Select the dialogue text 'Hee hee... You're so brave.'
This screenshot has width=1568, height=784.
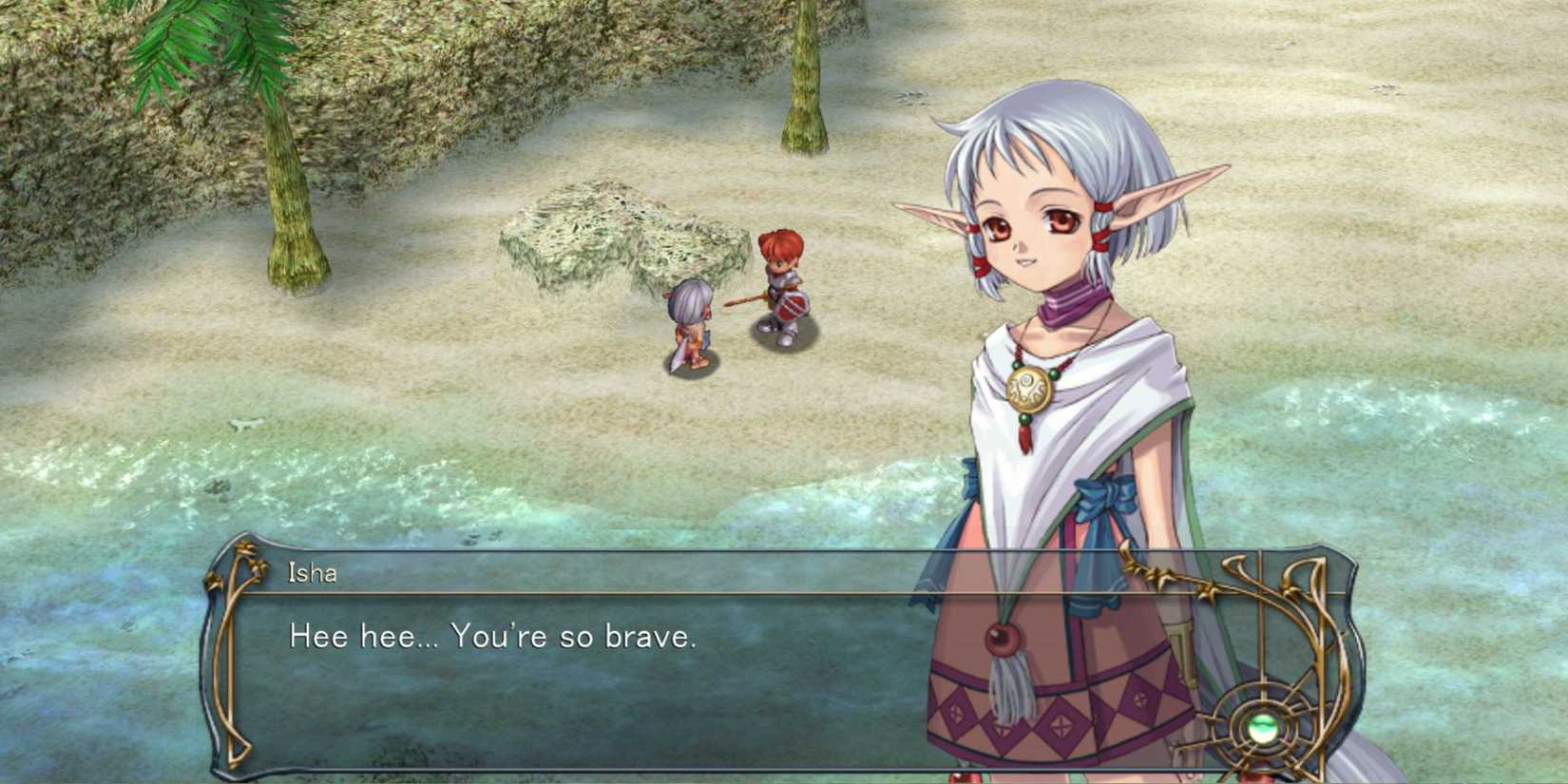[492, 638]
